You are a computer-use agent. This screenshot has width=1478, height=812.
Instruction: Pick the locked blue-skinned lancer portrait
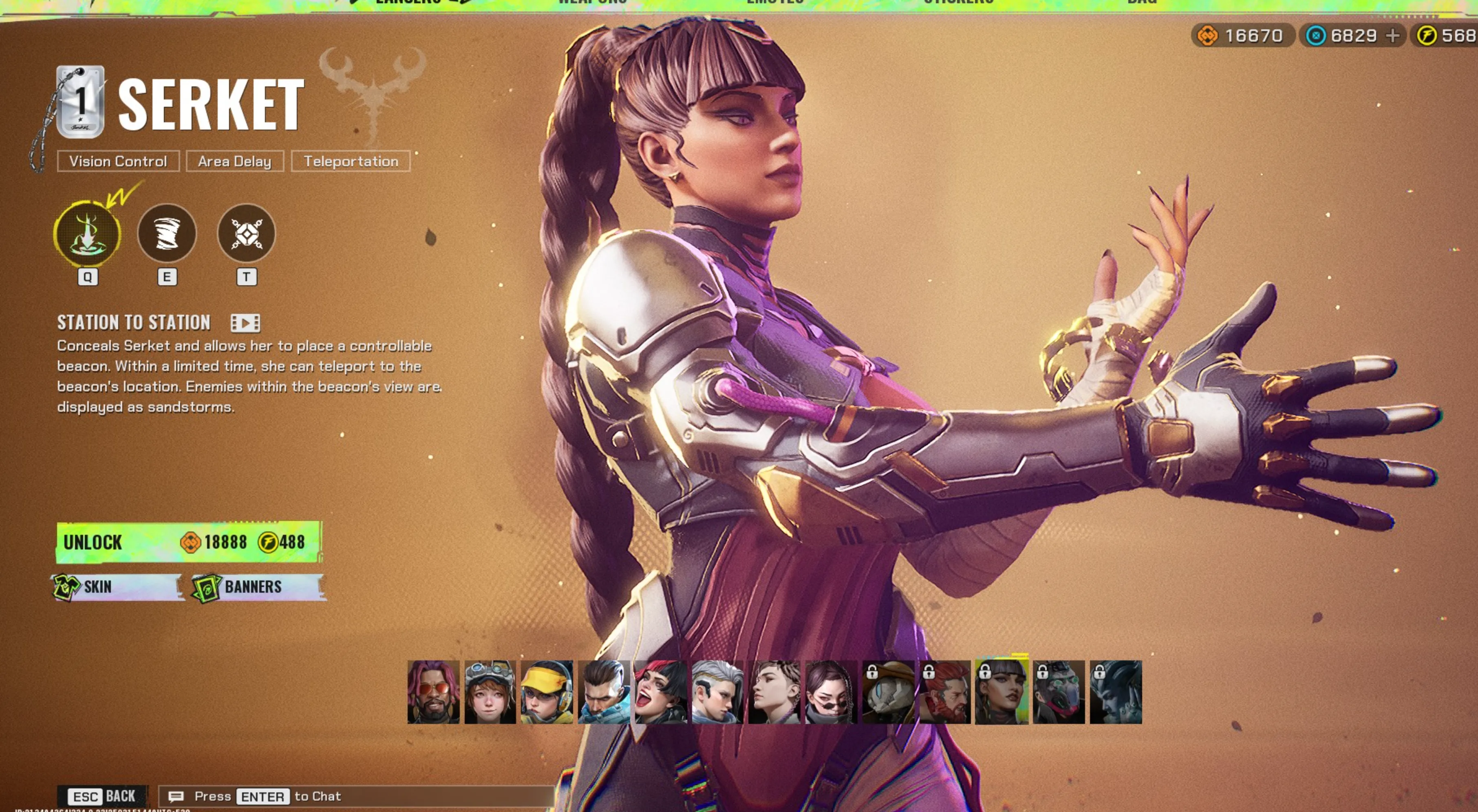1115,692
